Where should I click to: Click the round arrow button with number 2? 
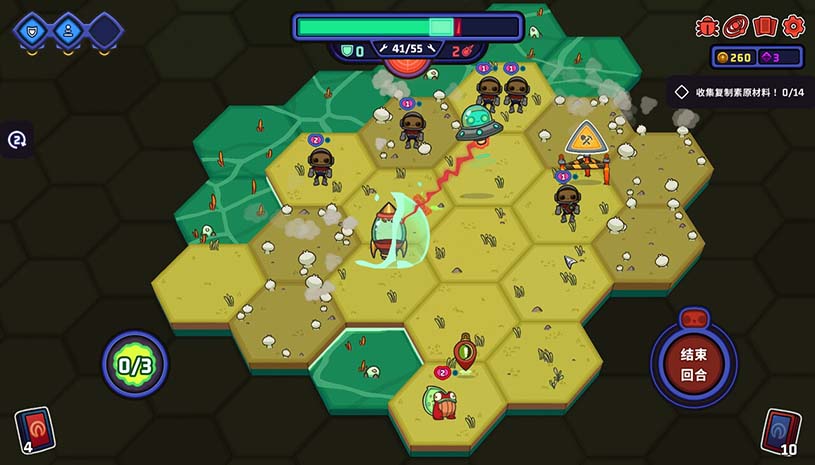pyautogui.click(x=18, y=139)
